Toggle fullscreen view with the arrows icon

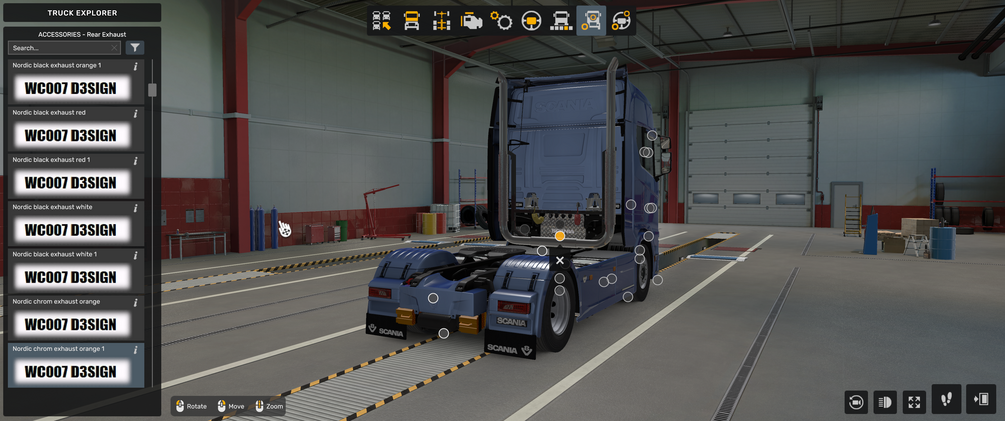coord(914,402)
